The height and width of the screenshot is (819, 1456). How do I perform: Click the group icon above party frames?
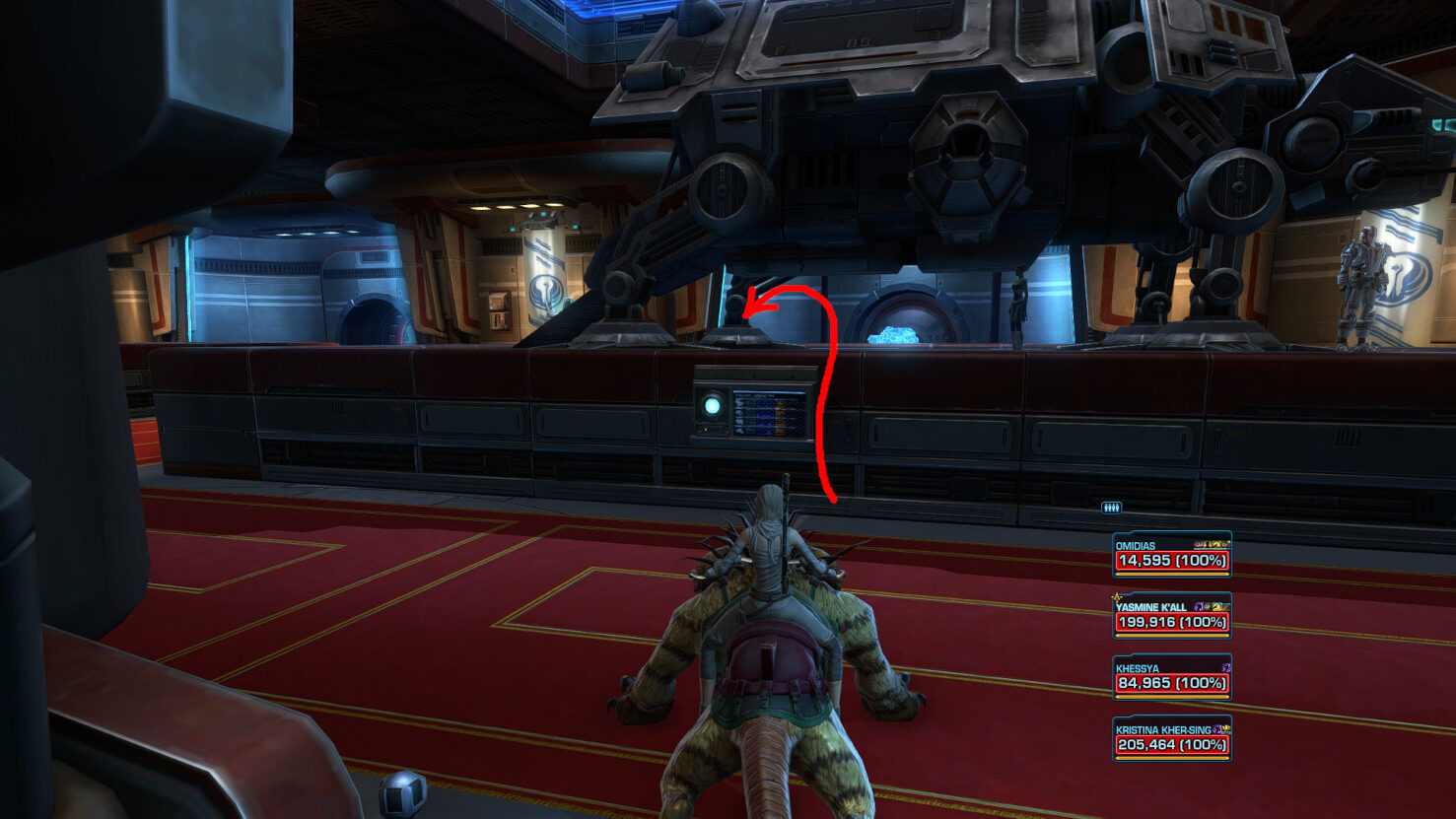tap(1111, 508)
